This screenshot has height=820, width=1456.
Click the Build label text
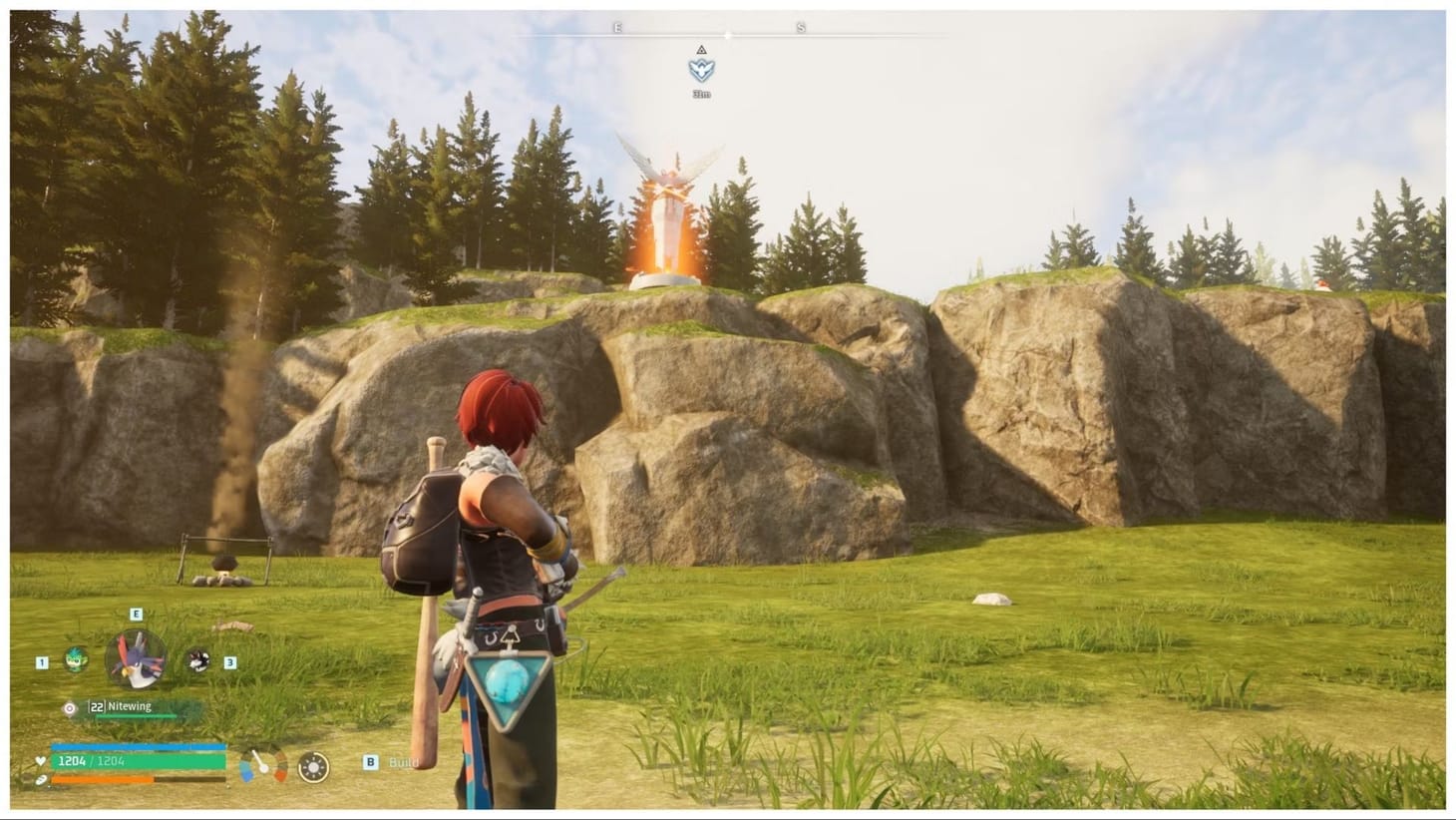[404, 761]
